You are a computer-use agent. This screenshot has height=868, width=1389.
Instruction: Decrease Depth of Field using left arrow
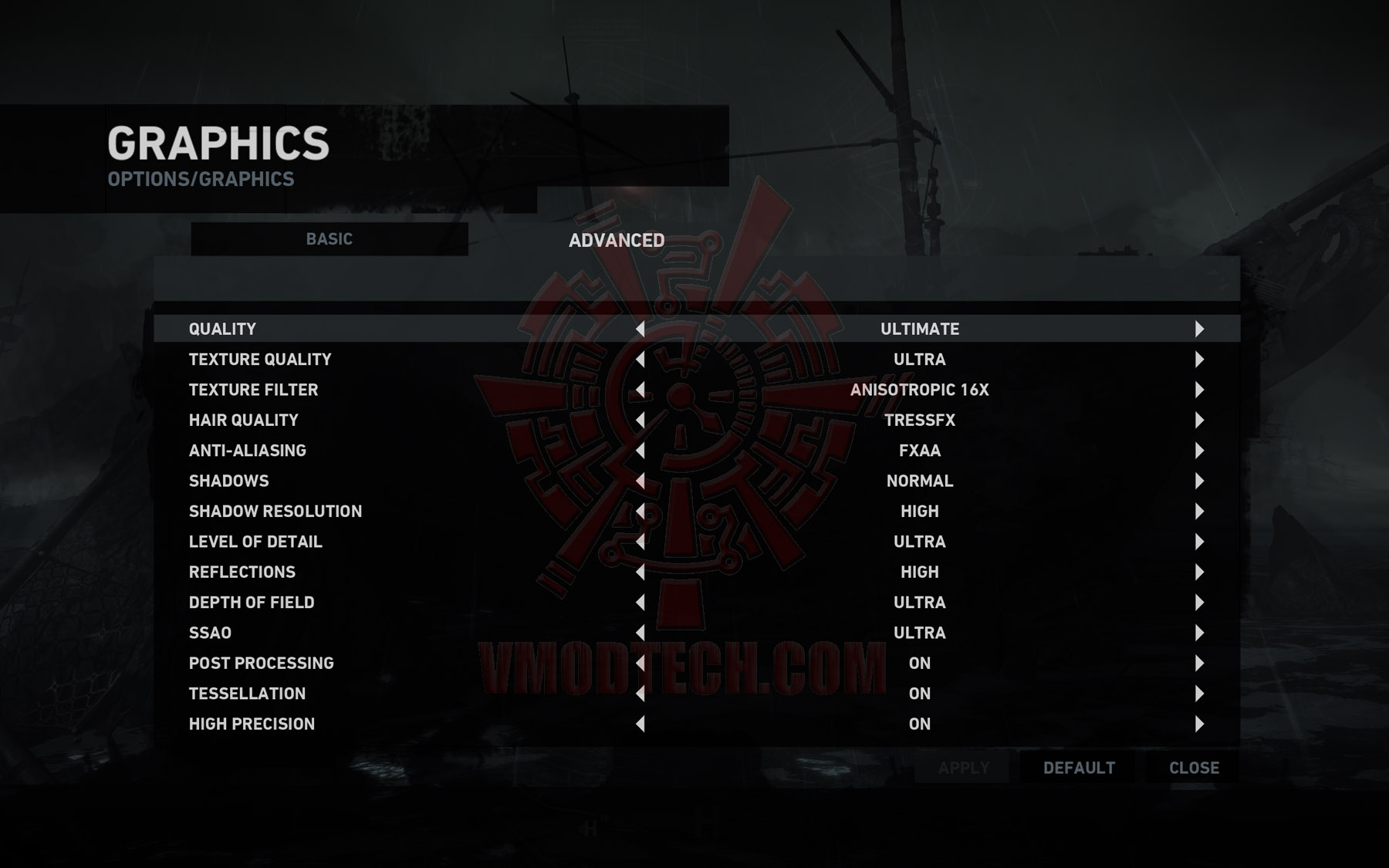tap(640, 603)
